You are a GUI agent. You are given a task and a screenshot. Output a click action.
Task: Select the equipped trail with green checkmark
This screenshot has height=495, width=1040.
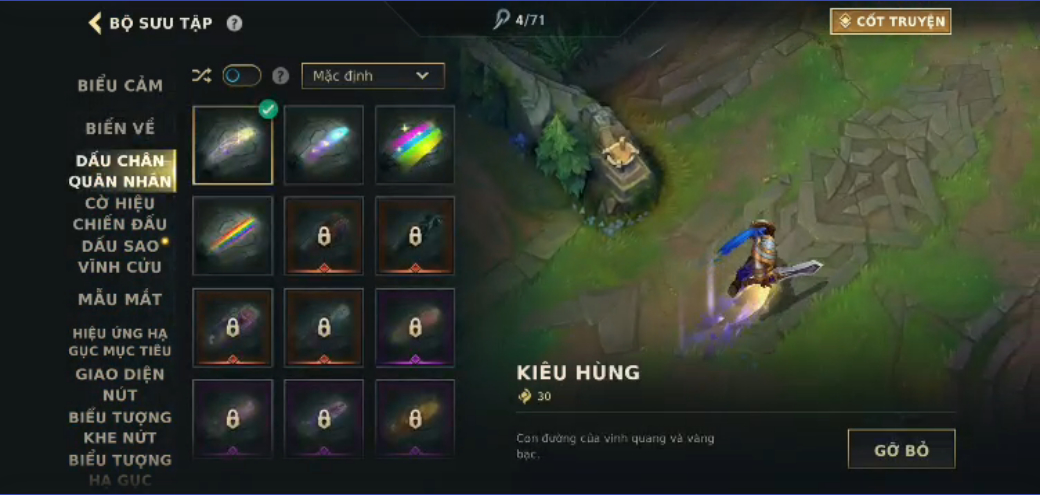(x=233, y=145)
